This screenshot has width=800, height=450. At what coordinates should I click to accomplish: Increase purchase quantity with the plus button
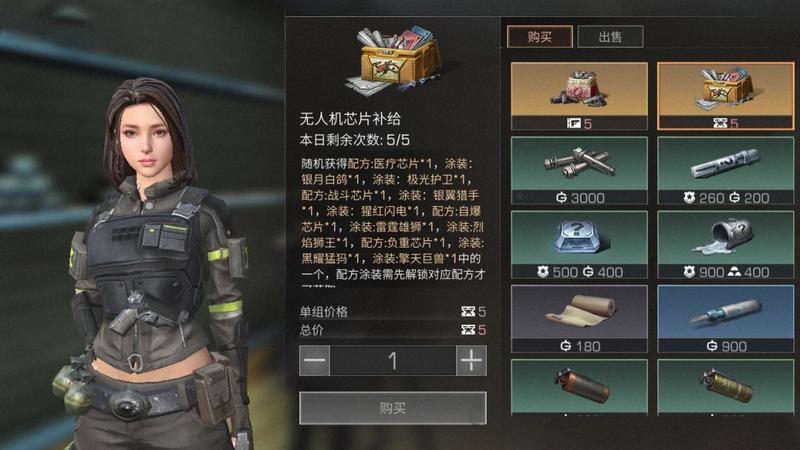[x=471, y=361]
